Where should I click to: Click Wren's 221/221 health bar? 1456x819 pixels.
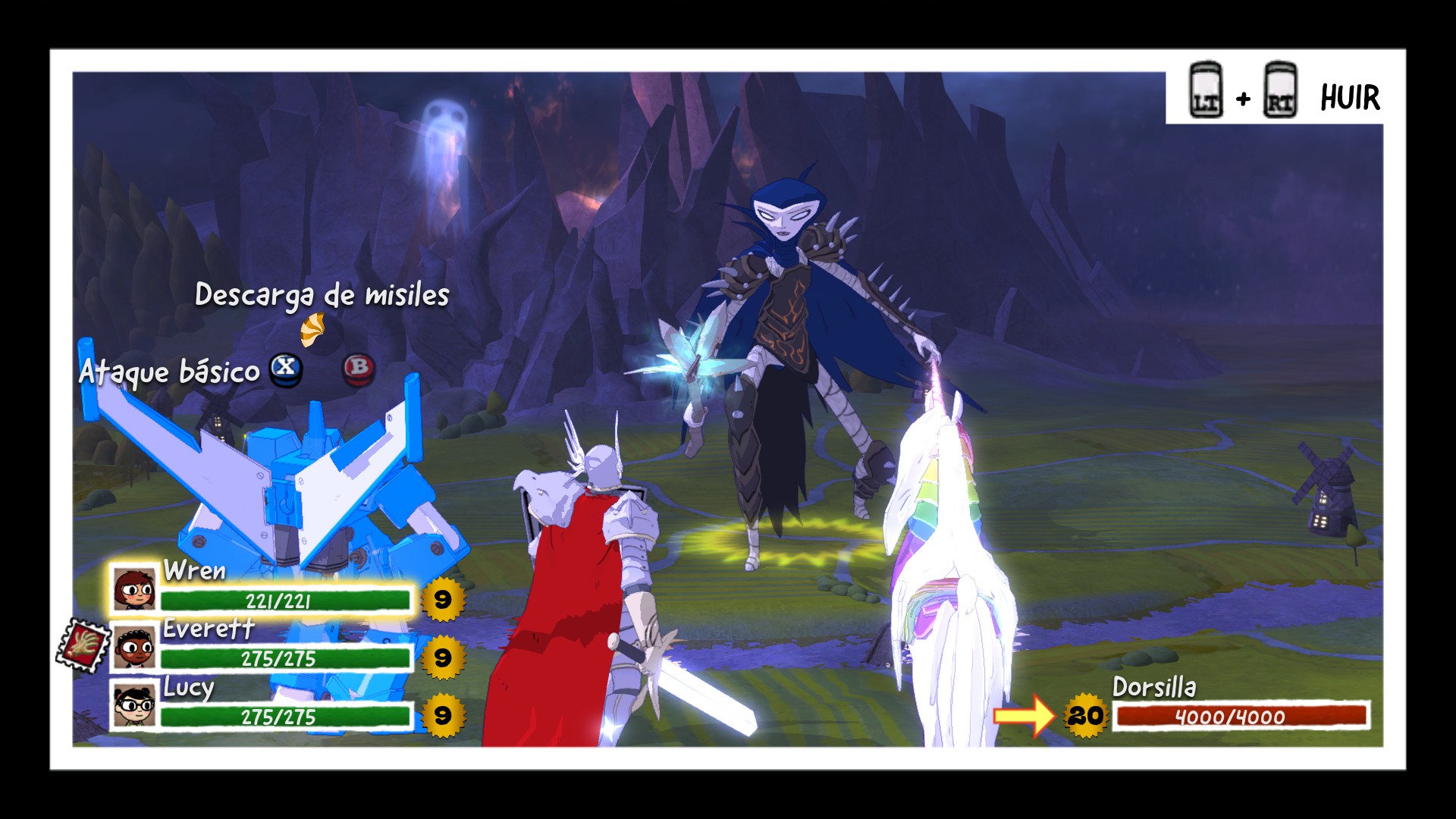click(x=288, y=599)
